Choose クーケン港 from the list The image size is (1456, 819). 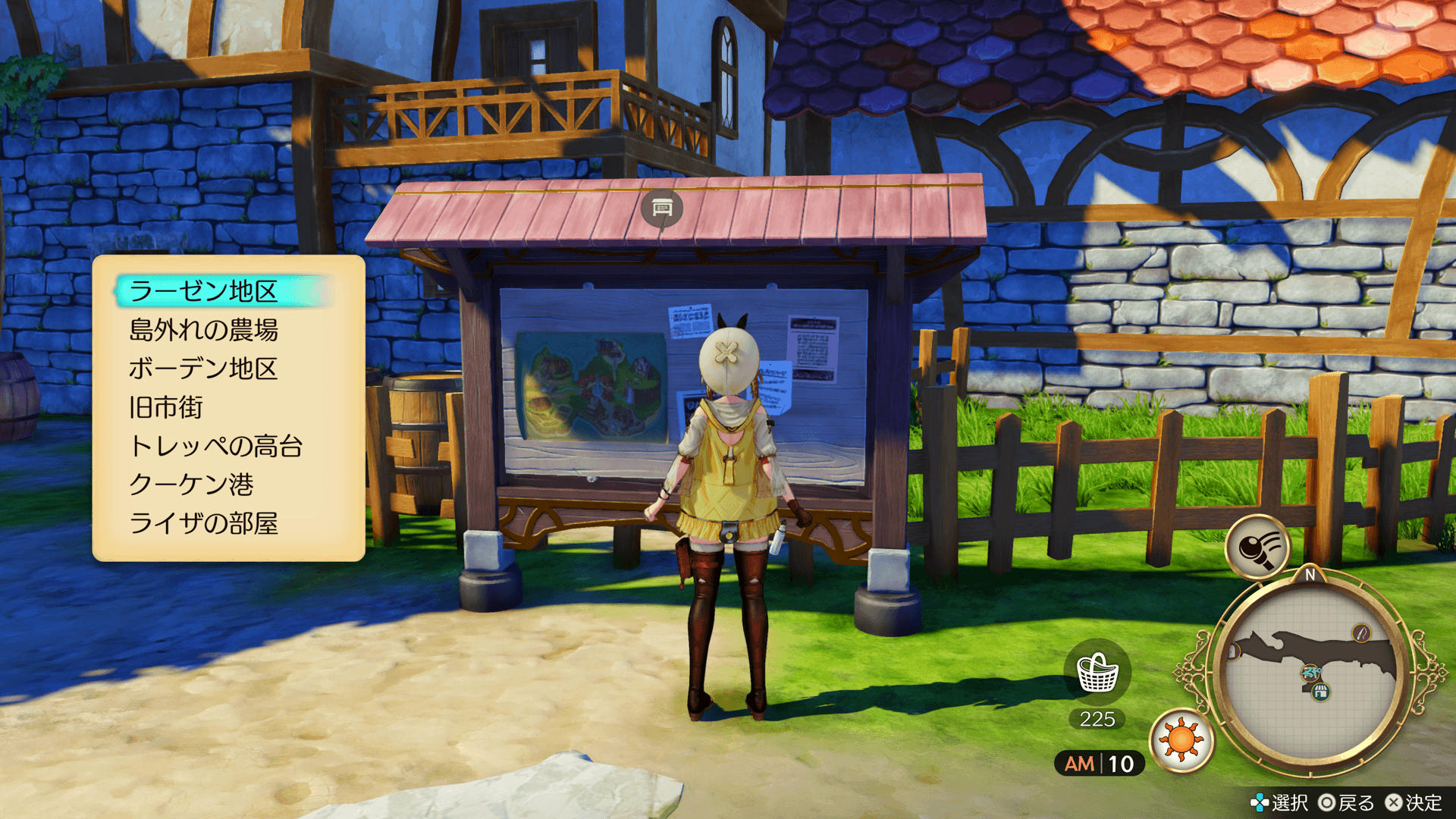coord(191,485)
